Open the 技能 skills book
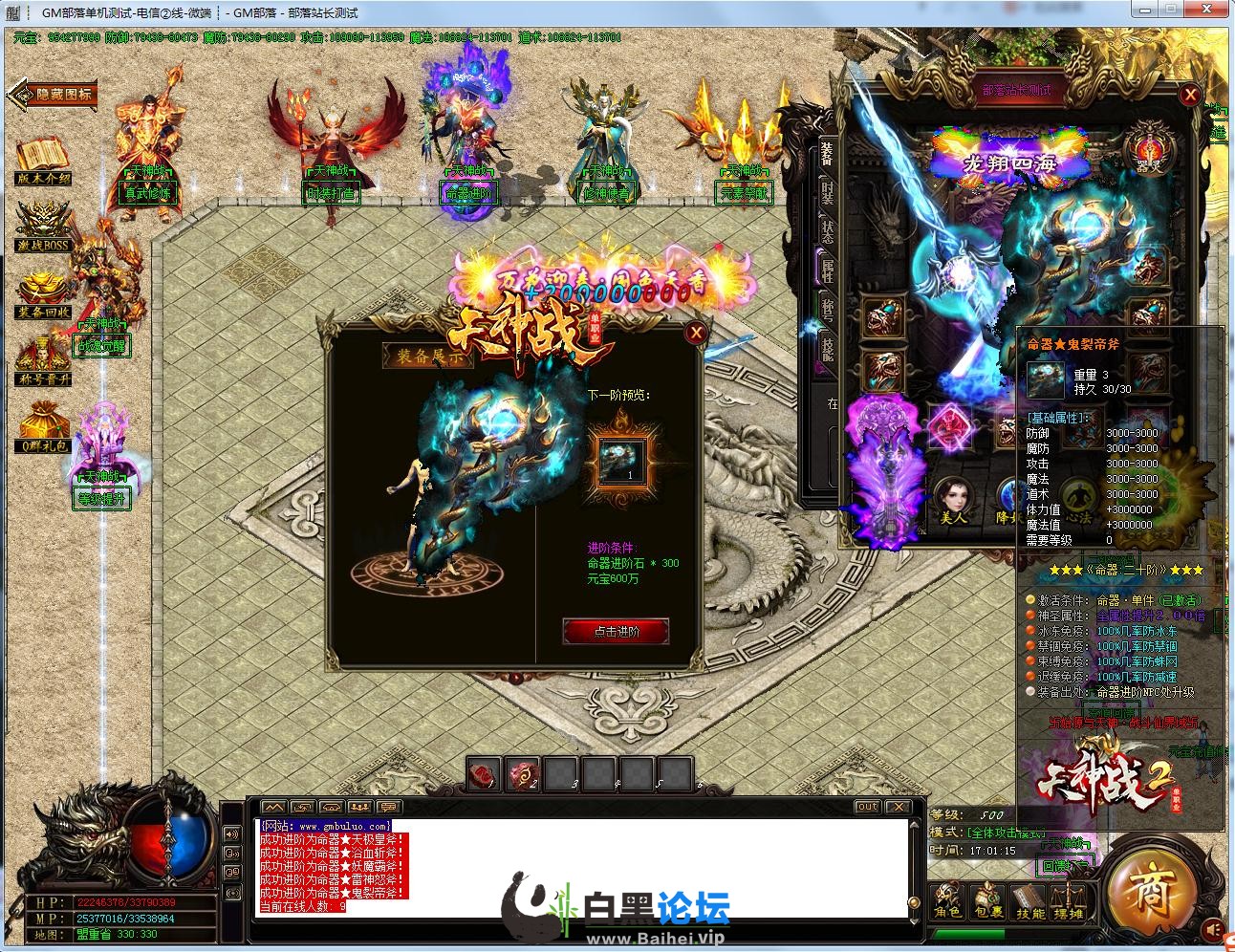The width and height of the screenshot is (1235, 952). click(1029, 901)
